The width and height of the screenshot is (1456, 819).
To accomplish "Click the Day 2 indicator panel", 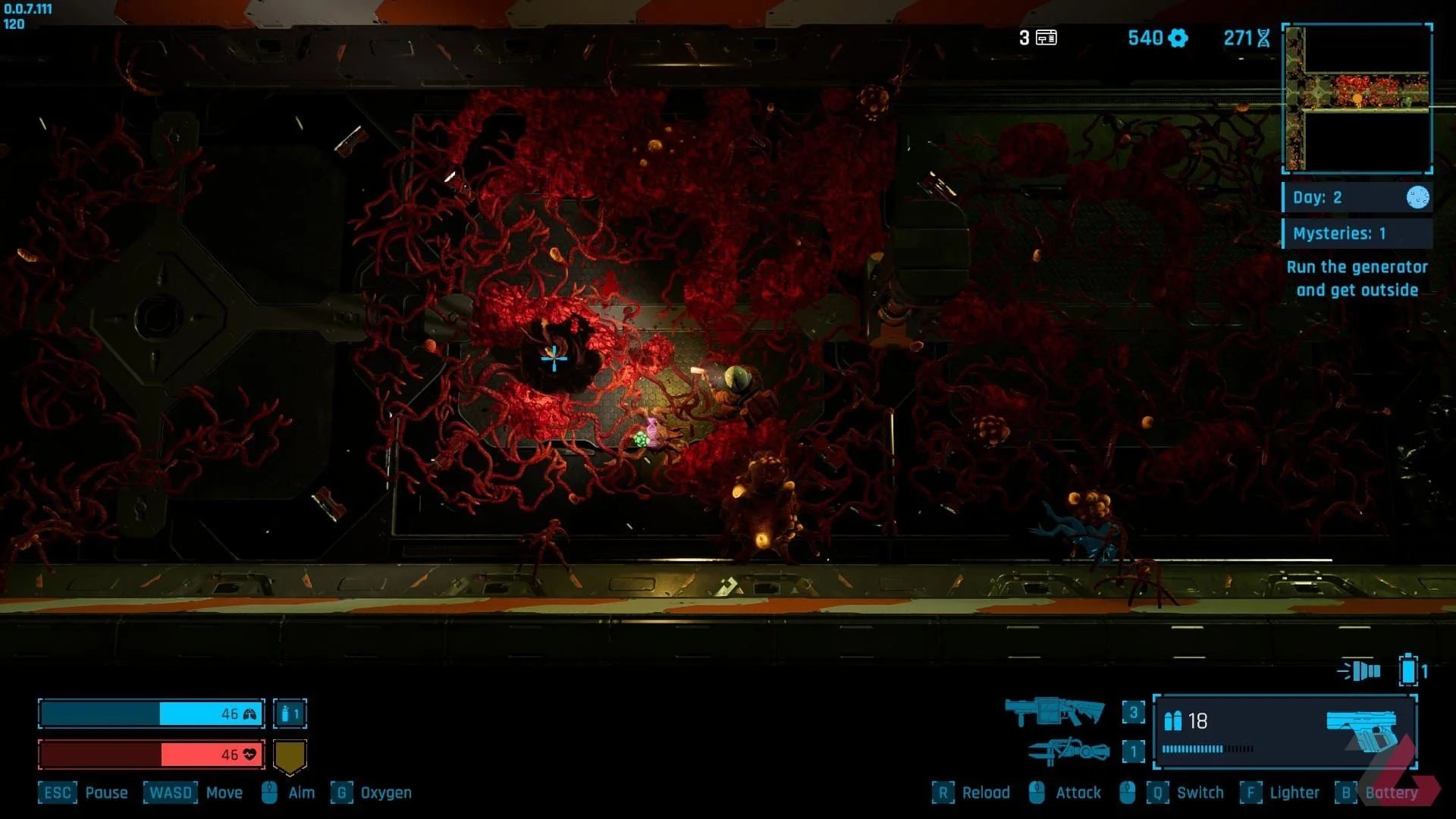I will (1356, 197).
